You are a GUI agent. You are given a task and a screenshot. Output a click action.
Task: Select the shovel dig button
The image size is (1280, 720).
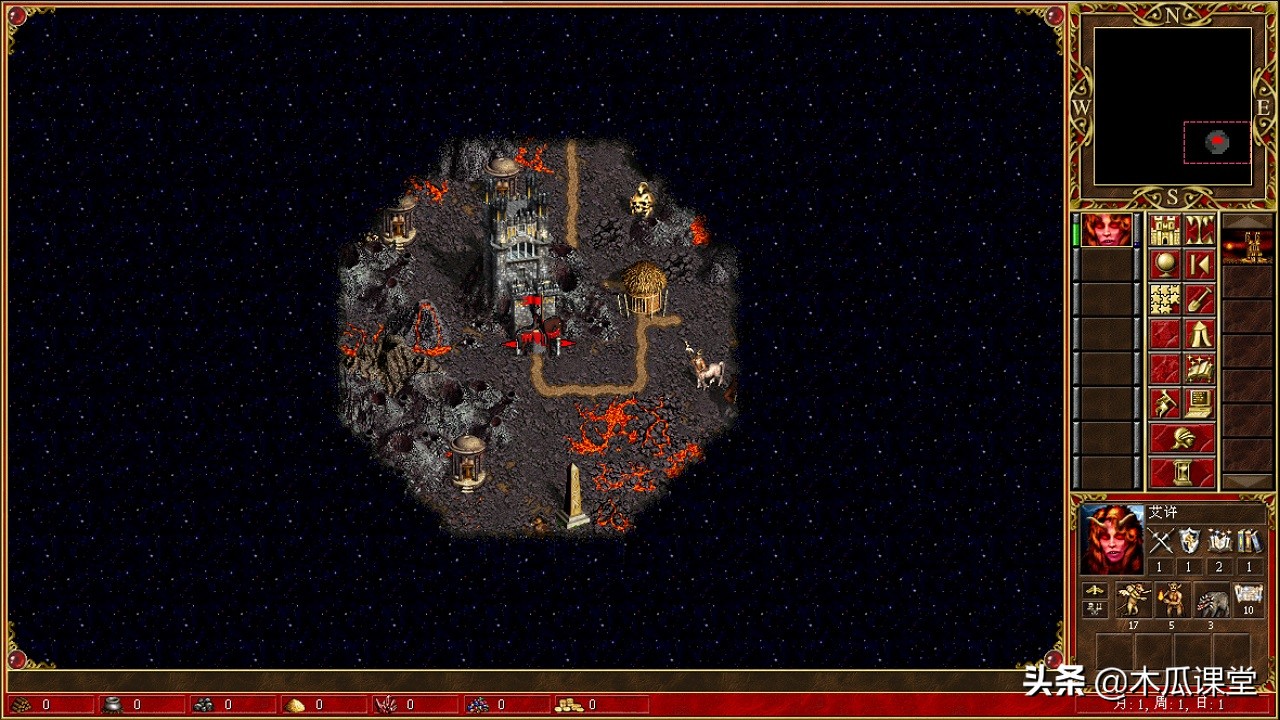click(x=1200, y=299)
